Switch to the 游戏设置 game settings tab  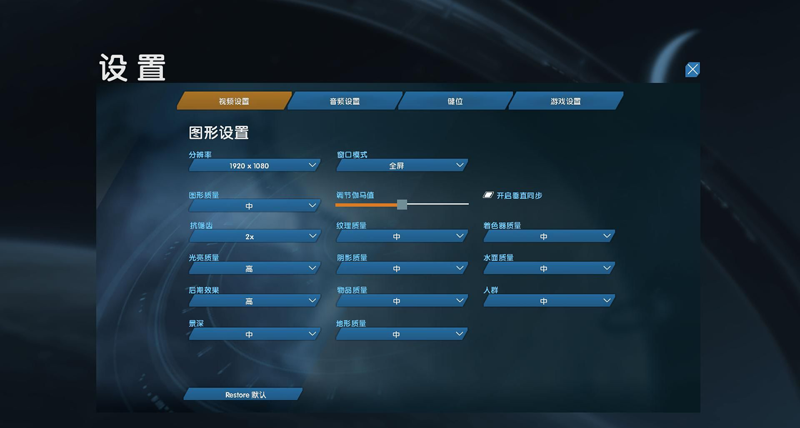point(565,101)
